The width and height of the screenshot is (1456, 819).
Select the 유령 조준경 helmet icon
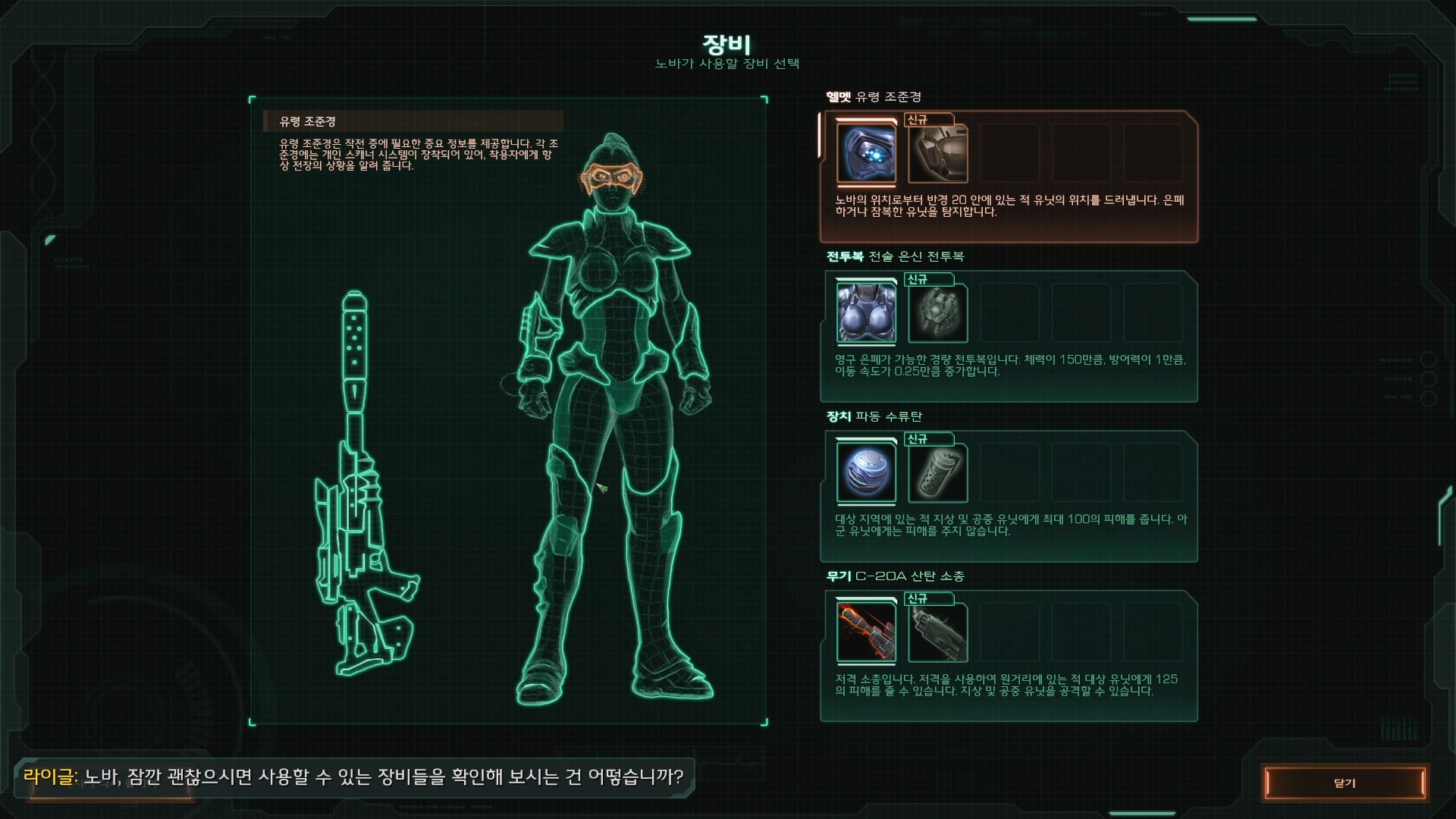click(866, 154)
